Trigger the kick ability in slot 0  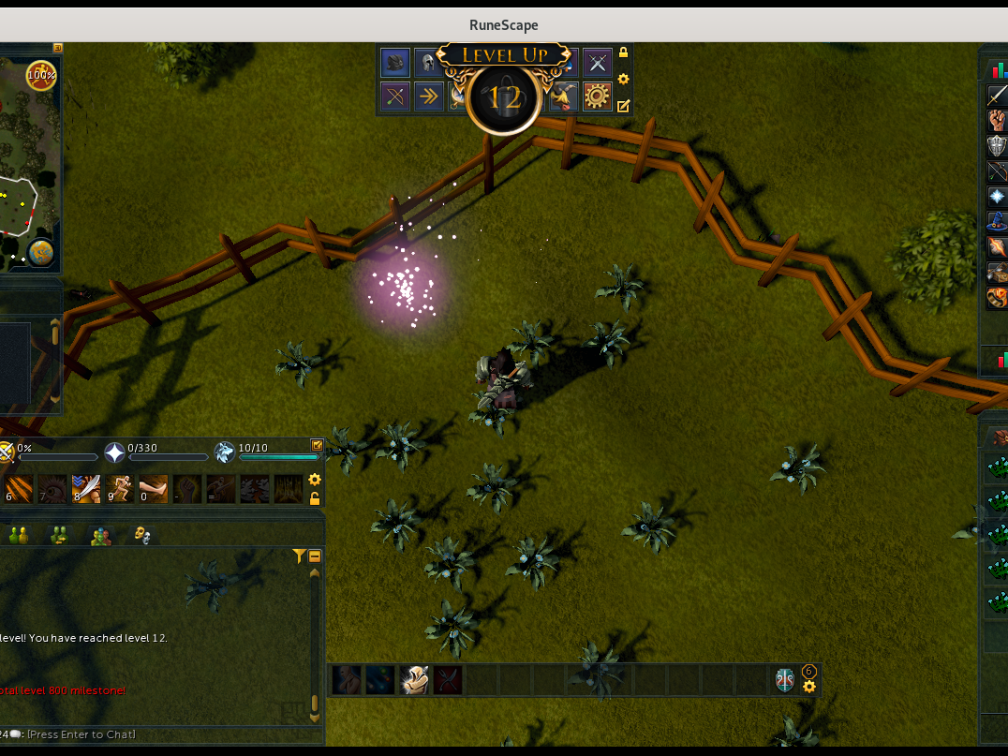point(153,489)
